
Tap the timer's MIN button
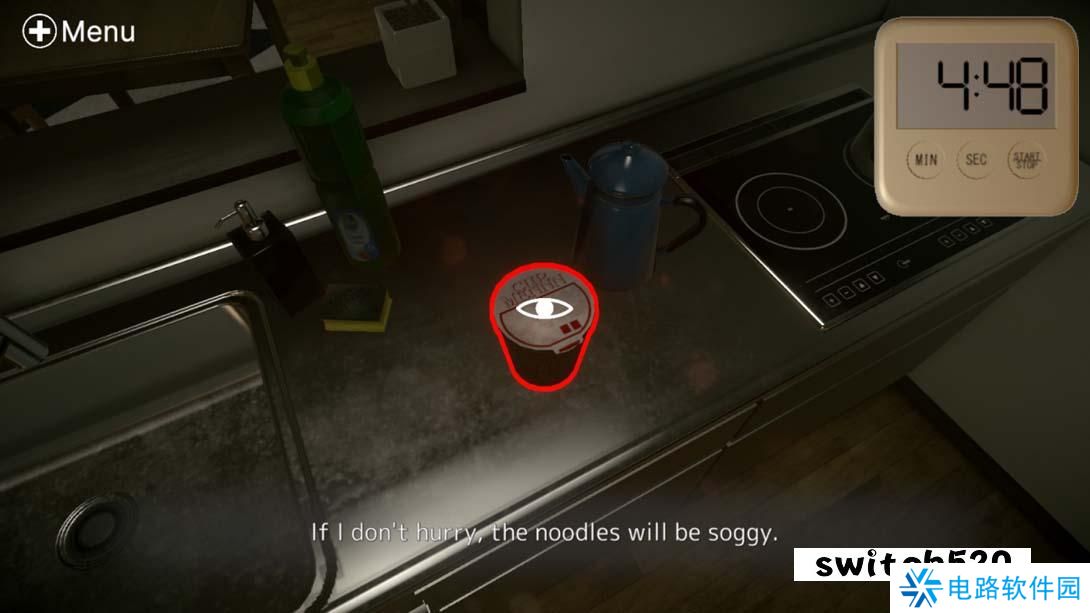926,160
